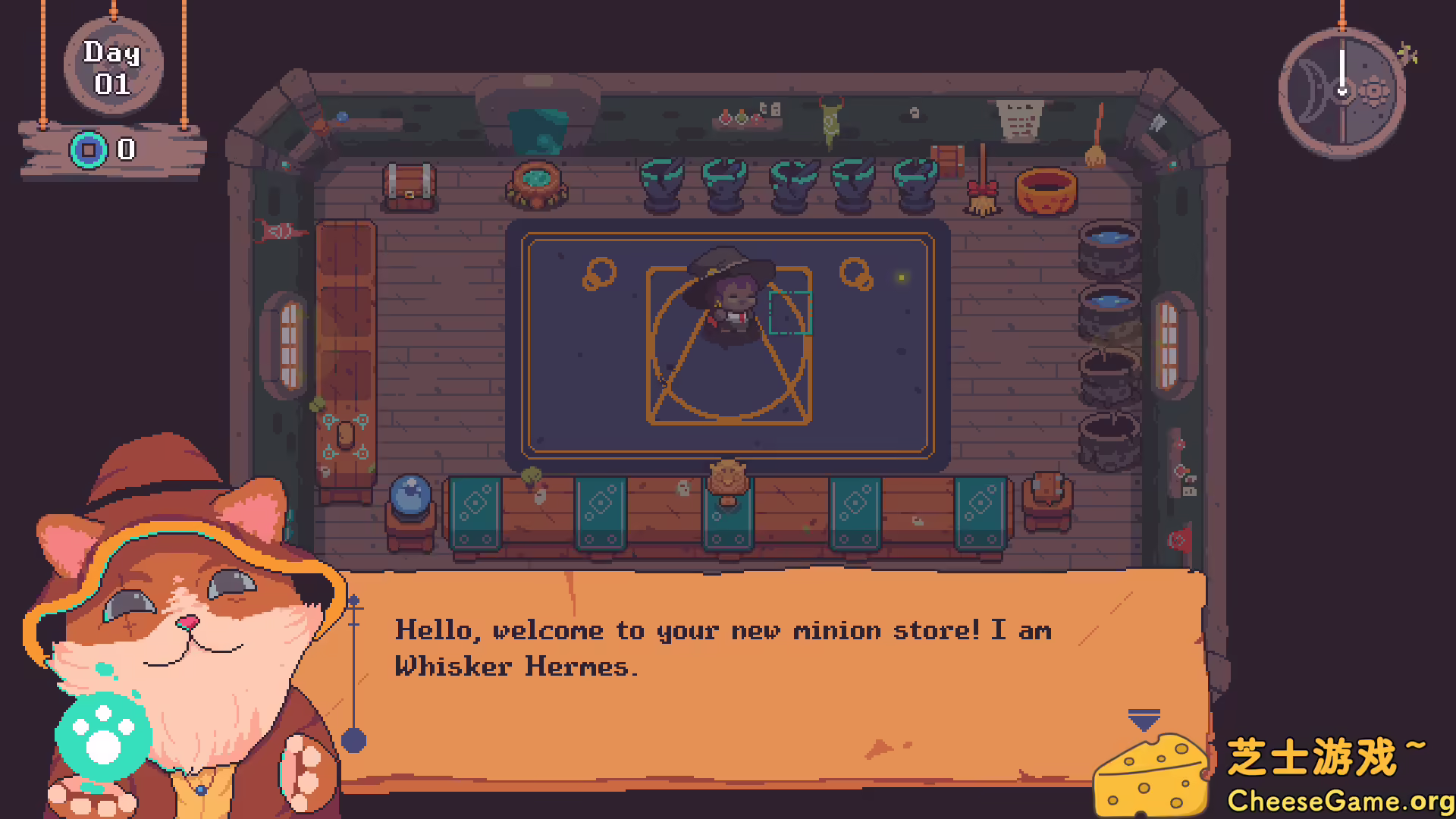Image resolution: width=1456 pixels, height=819 pixels.
Task: Open the wall-mounted parchment list
Action: (x=1020, y=118)
